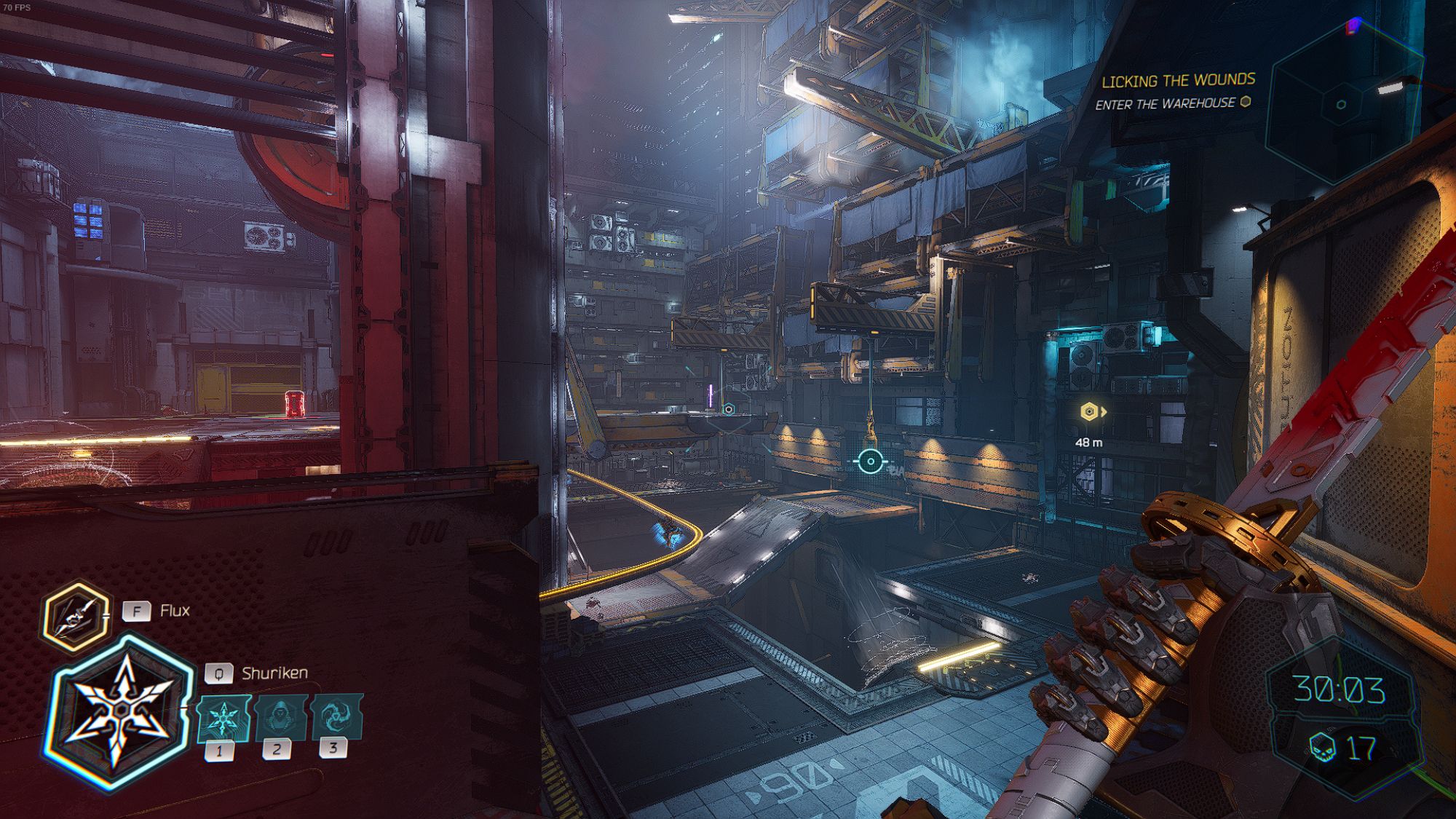Open the hexagonal minimap

tap(1343, 102)
